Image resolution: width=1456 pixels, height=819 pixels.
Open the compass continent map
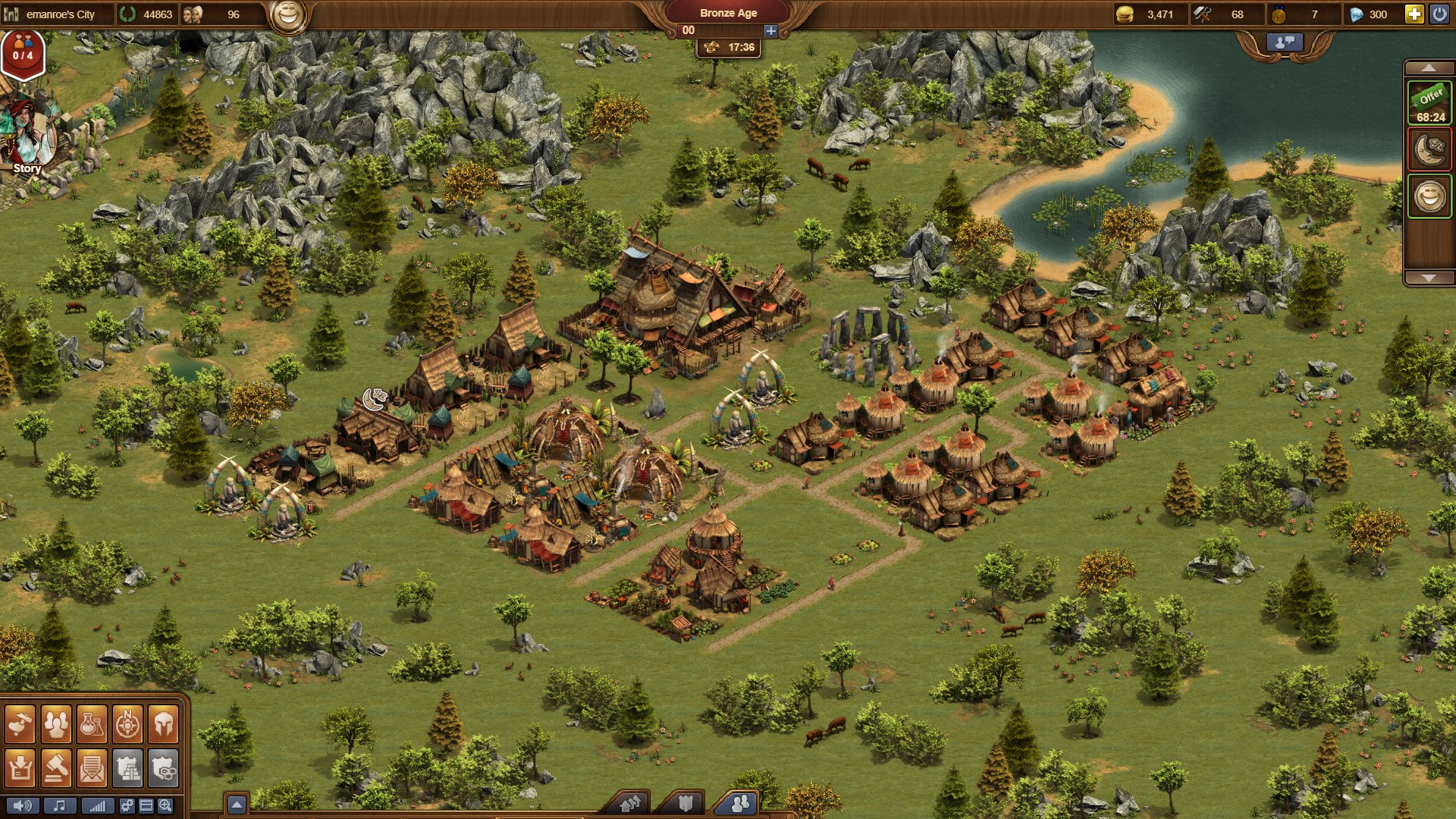click(127, 725)
